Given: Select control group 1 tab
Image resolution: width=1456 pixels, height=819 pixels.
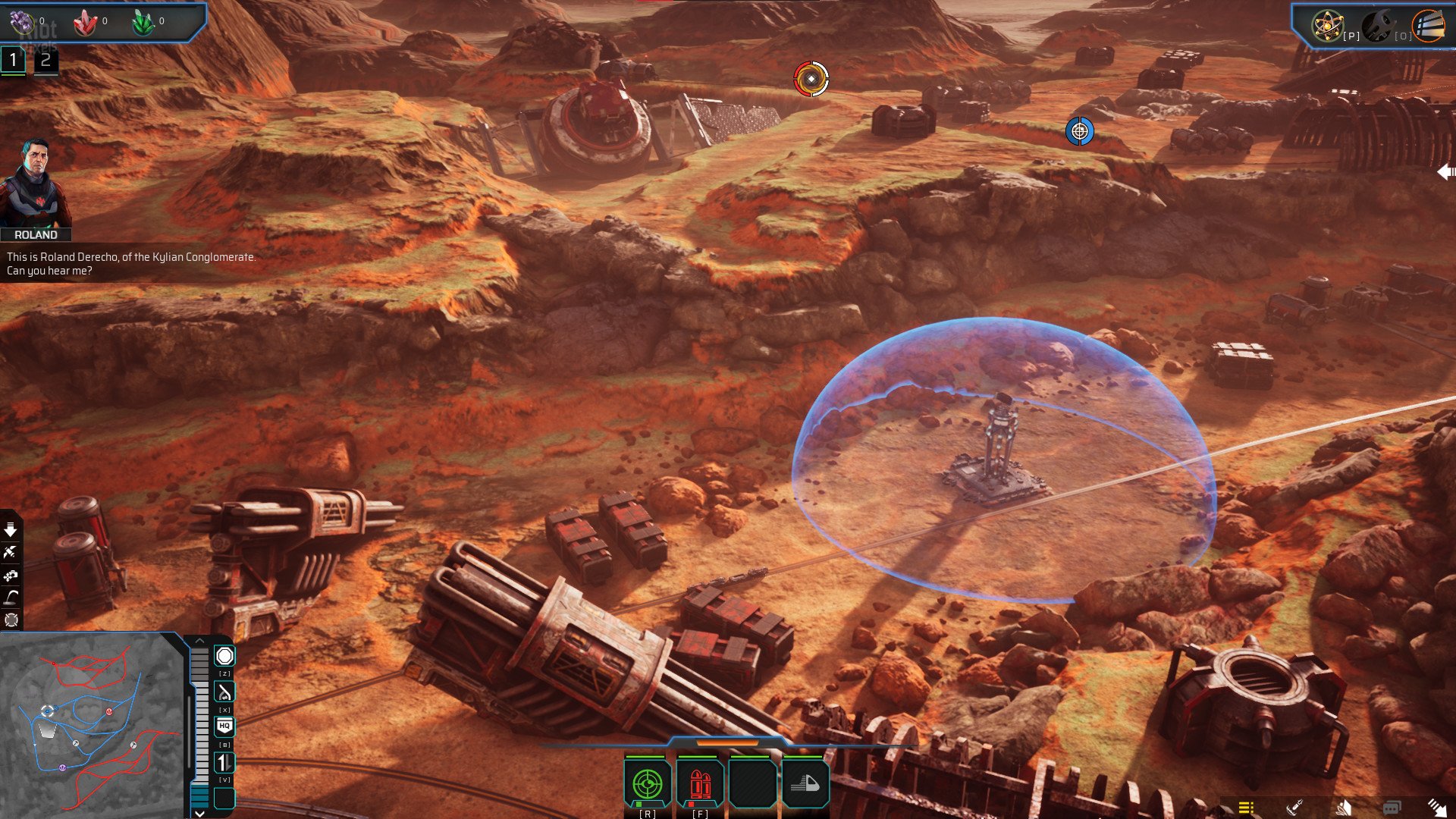Looking at the screenshot, I should pos(13,61).
